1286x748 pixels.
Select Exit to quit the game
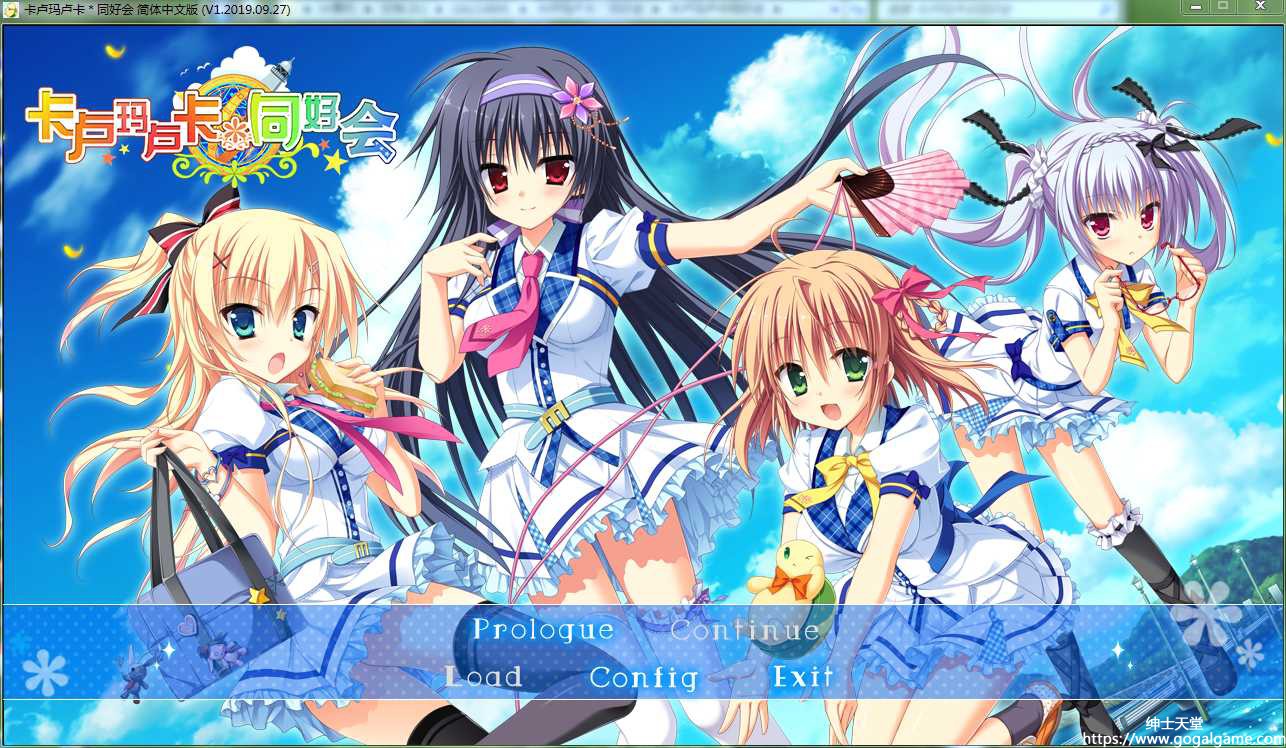pyautogui.click(x=803, y=677)
